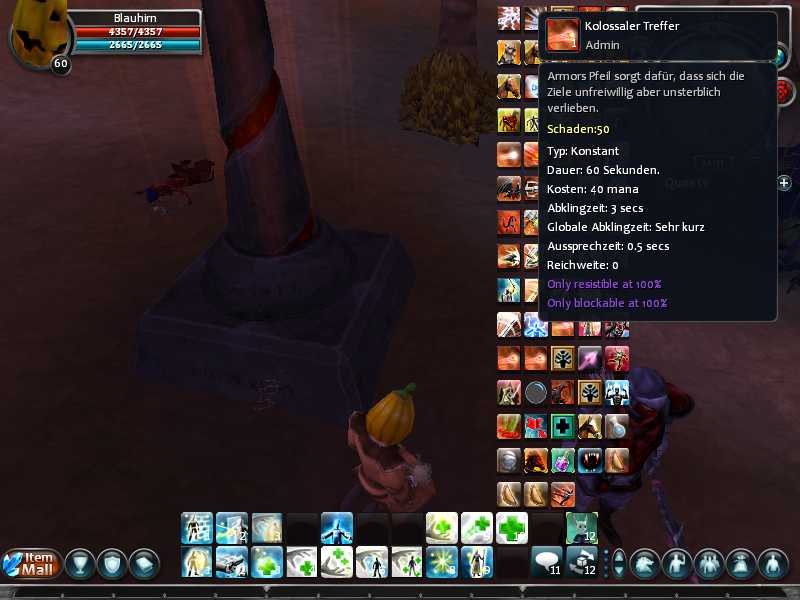Choose the purple potion bottle icon
800x600 pixels.
pos(563,460)
